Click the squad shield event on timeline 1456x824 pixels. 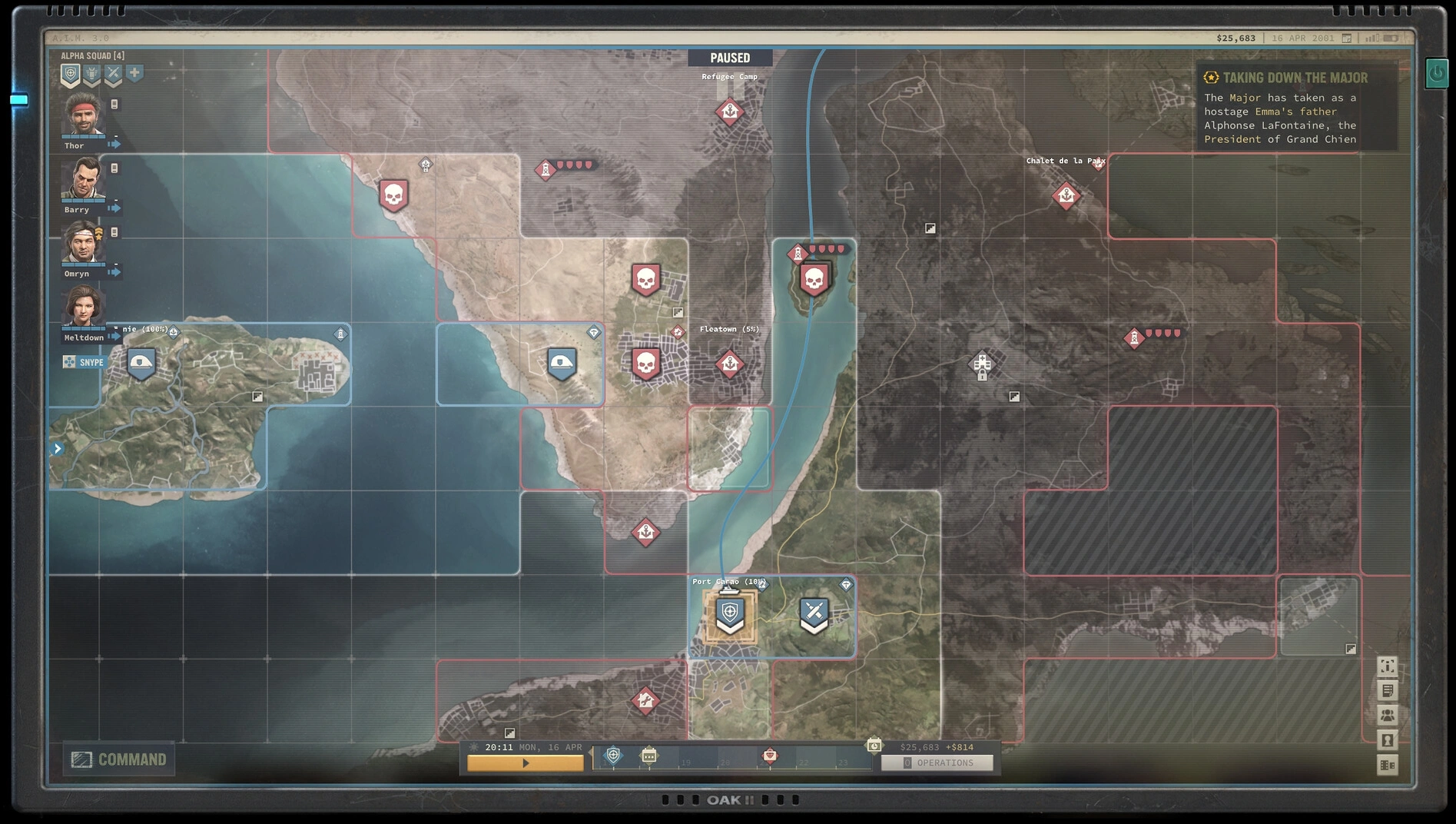pos(613,756)
